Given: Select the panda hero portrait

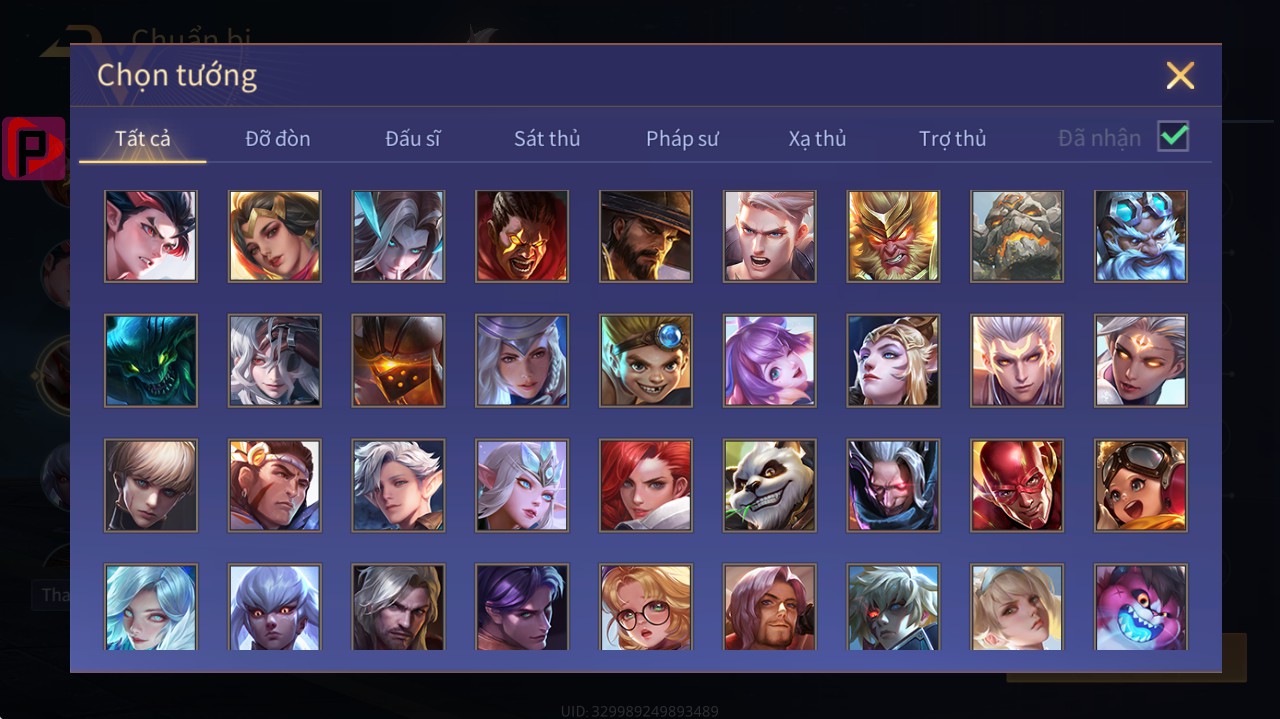Looking at the screenshot, I should coord(769,485).
